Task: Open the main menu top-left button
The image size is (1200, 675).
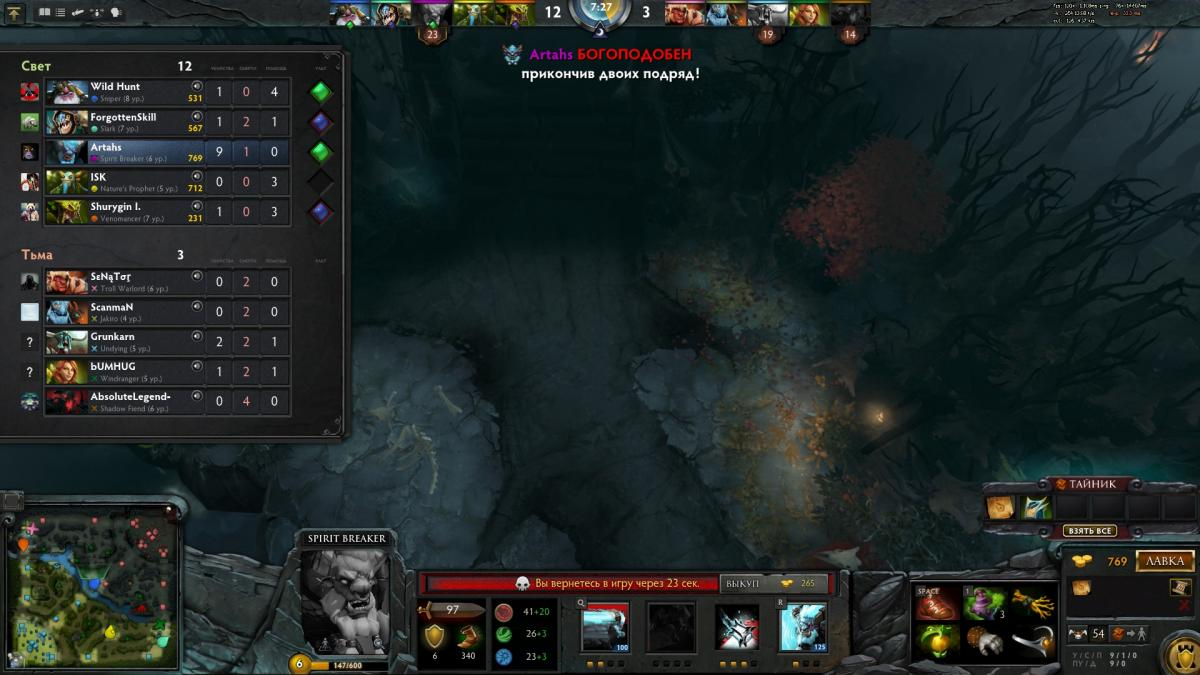Action: point(14,13)
